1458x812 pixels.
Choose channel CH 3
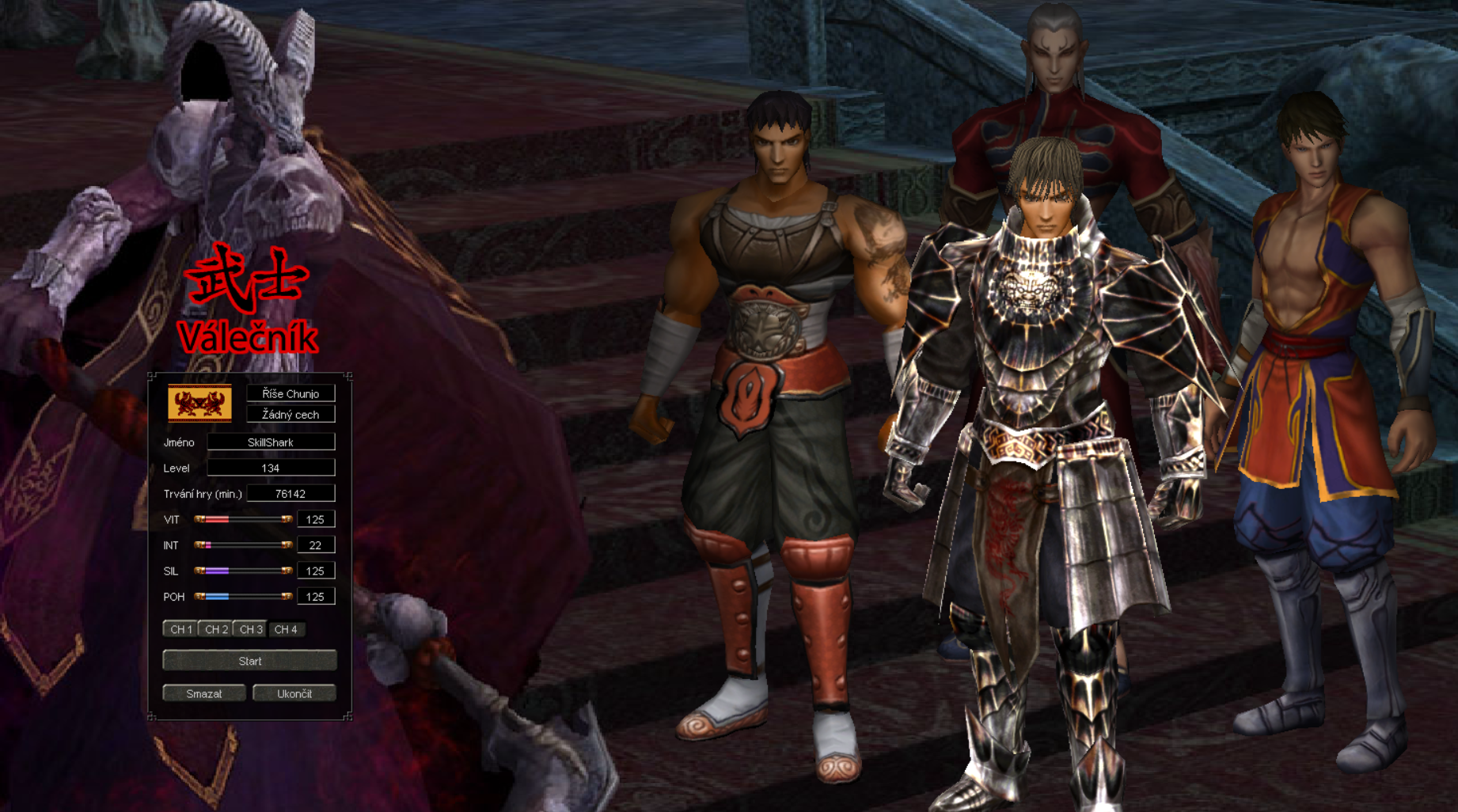point(250,629)
